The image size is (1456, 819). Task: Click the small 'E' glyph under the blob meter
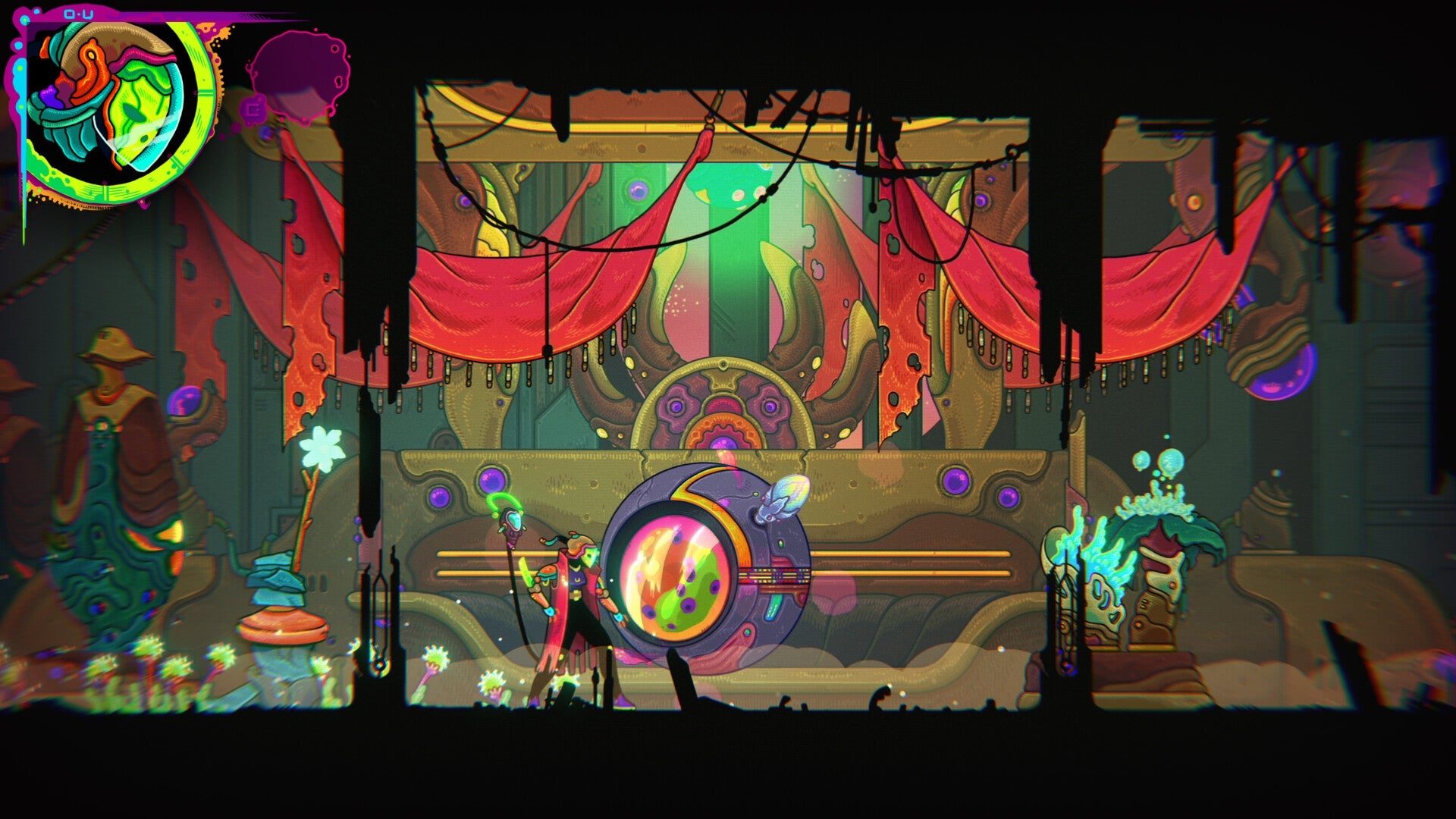click(x=254, y=108)
